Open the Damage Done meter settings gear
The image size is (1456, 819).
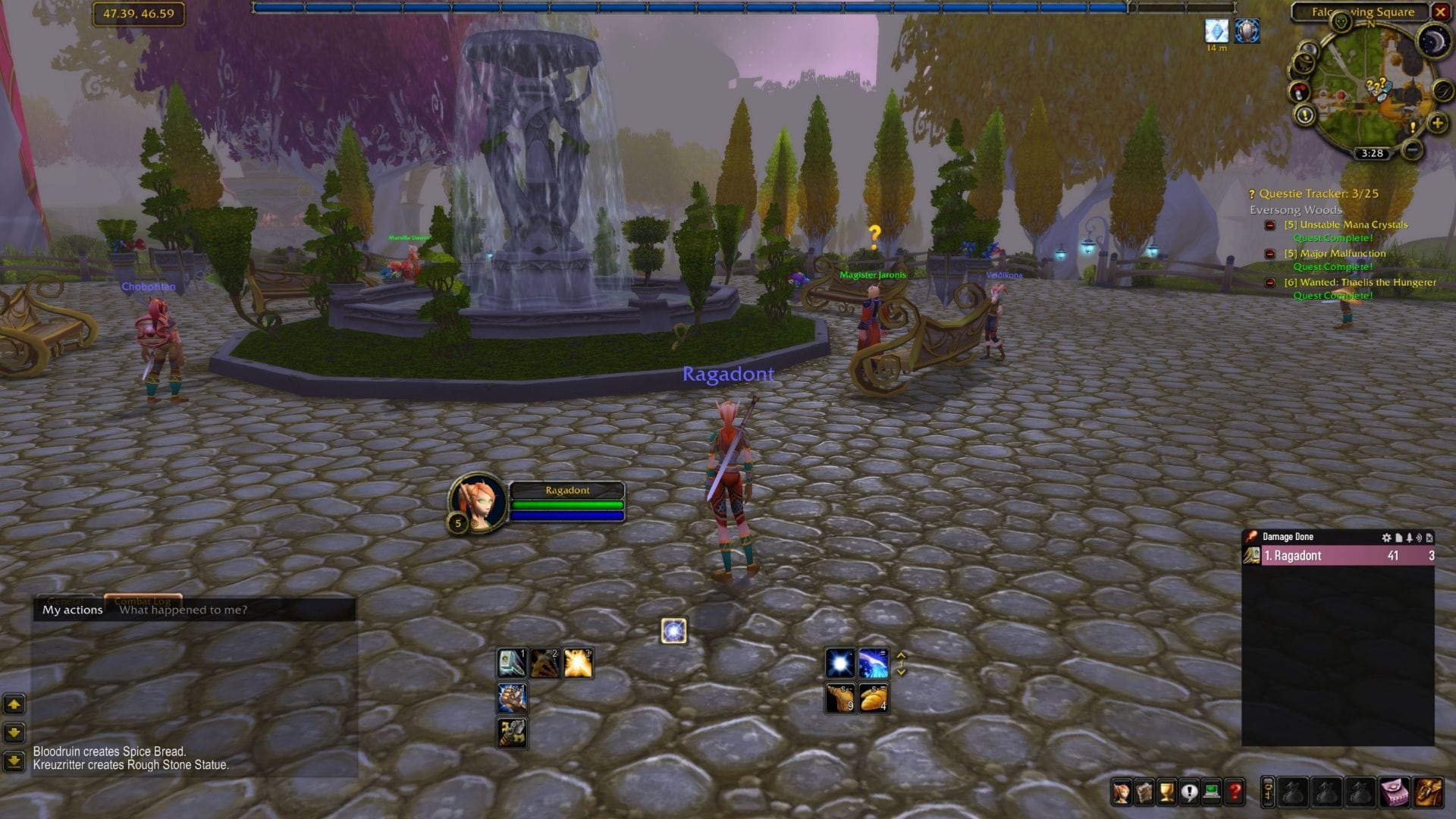(1387, 538)
